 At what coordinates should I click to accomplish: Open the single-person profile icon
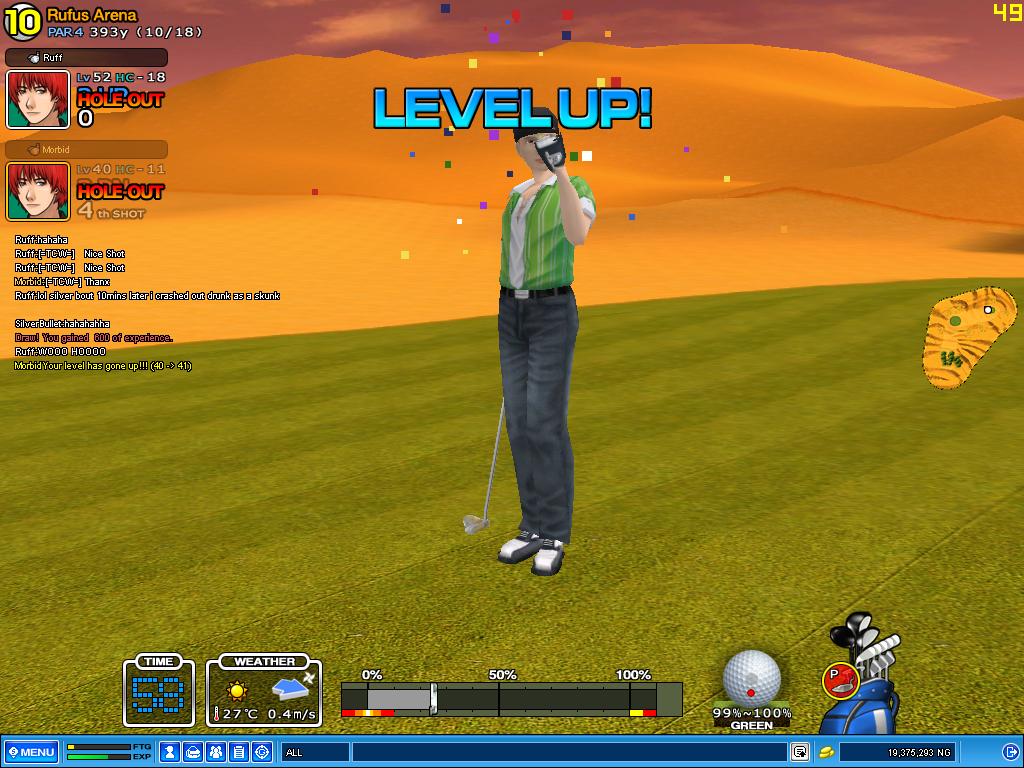pyautogui.click(x=170, y=752)
